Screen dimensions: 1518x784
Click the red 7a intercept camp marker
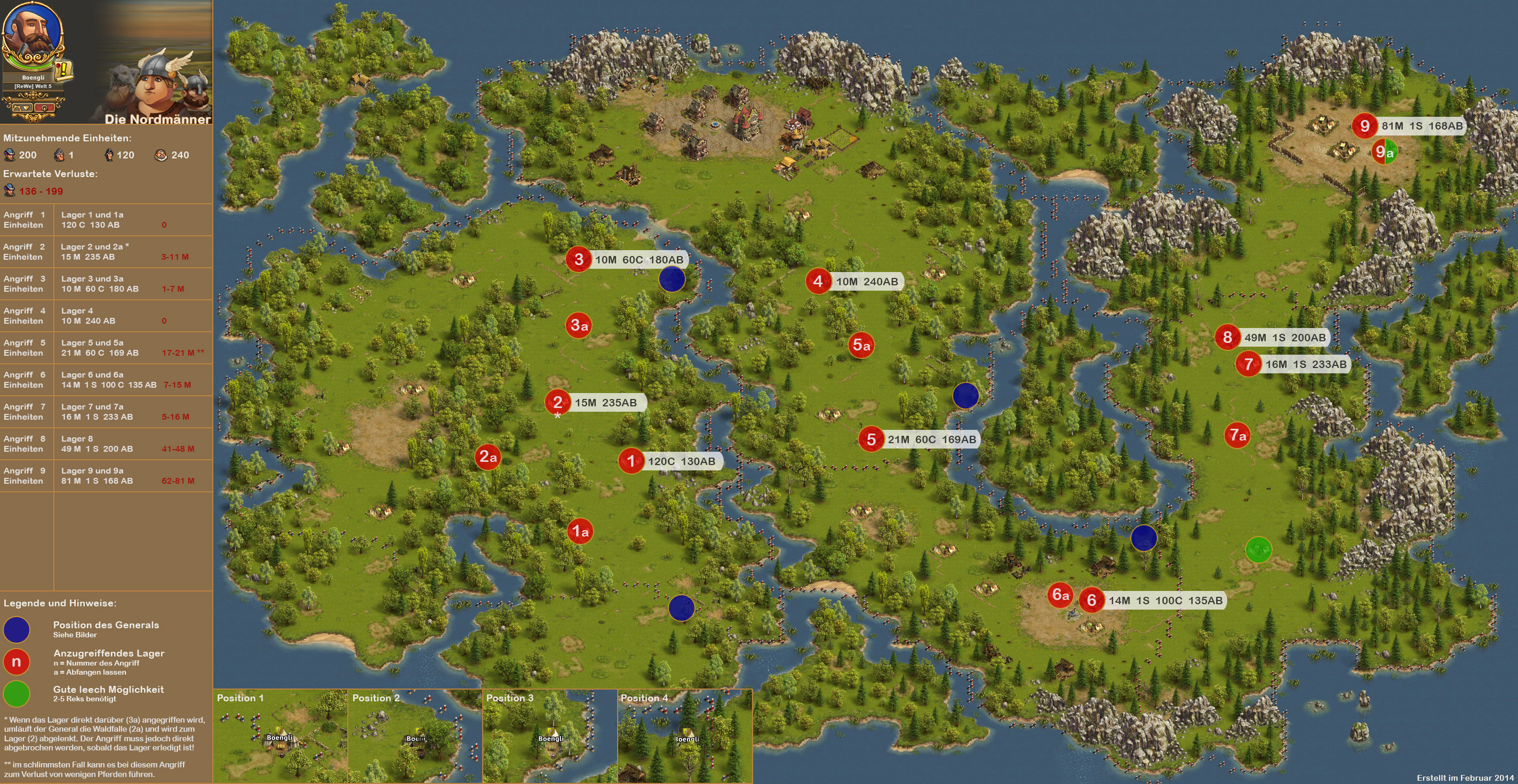[1237, 435]
